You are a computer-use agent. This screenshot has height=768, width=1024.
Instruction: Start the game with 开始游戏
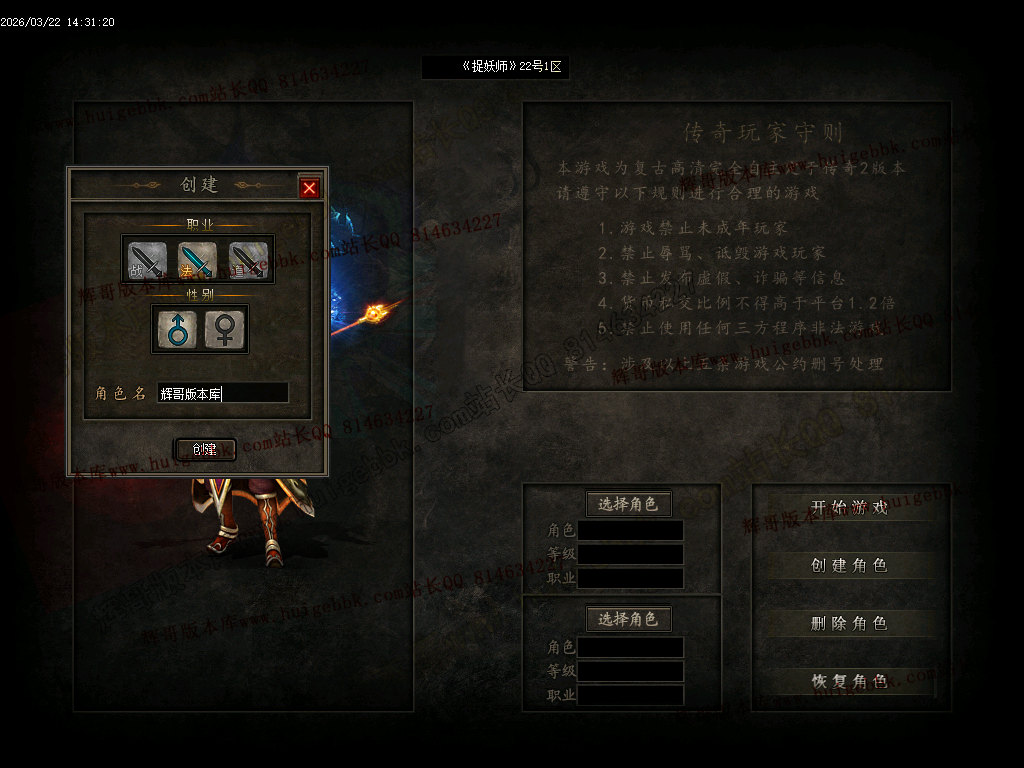tap(850, 508)
